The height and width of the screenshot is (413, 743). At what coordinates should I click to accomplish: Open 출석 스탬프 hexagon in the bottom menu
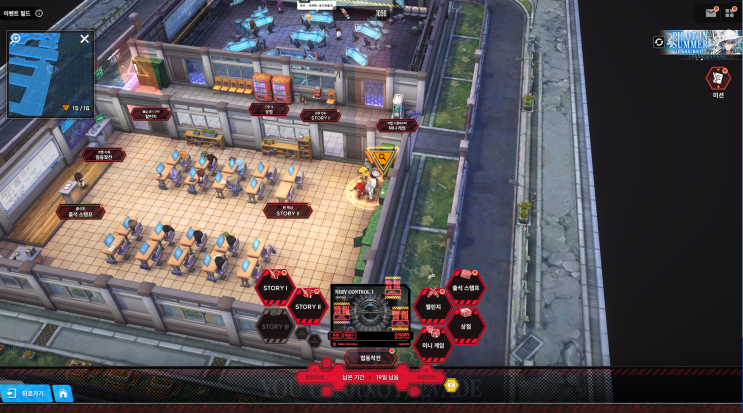466,288
